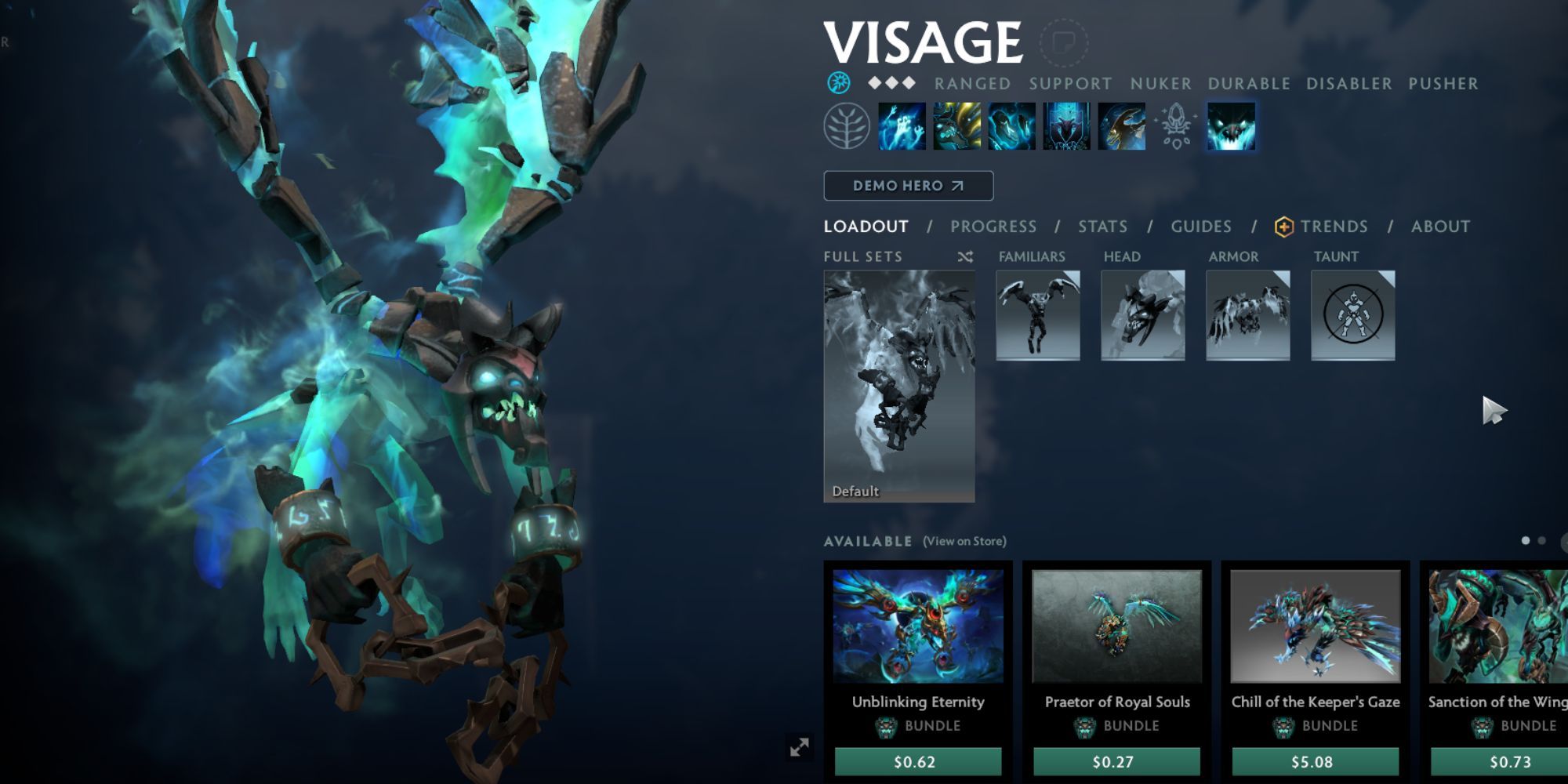Image resolution: width=1568 pixels, height=784 pixels.
Task: Open the GUIDES tab
Action: click(x=1201, y=227)
